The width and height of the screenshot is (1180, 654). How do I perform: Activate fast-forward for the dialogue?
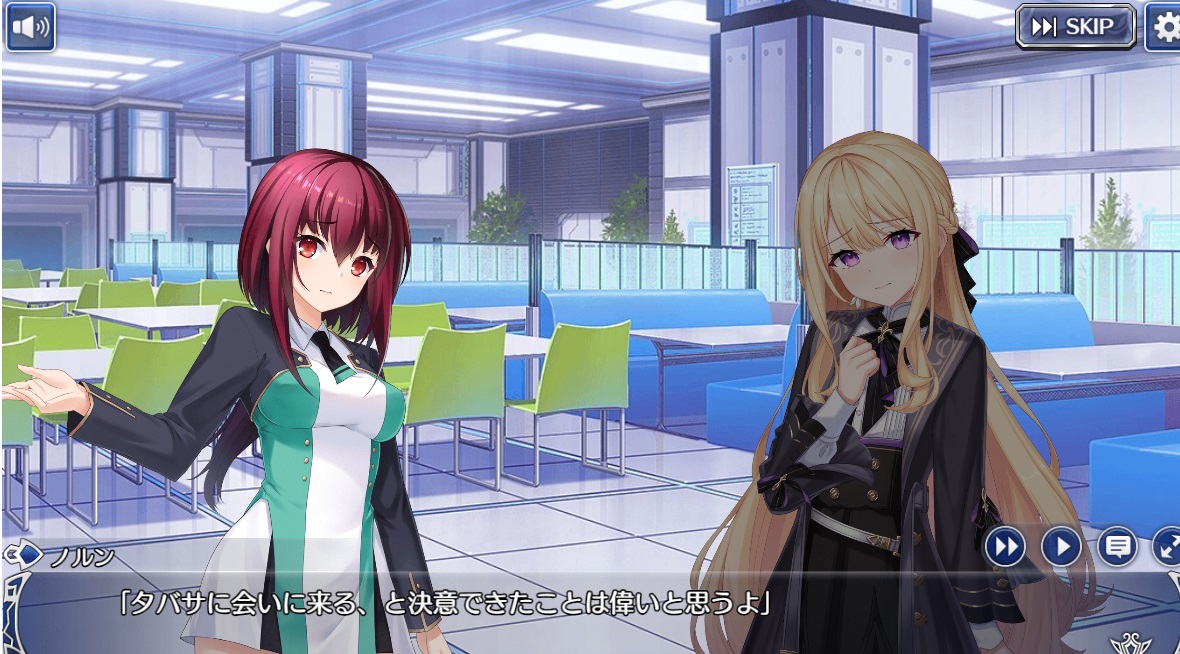coord(1006,547)
